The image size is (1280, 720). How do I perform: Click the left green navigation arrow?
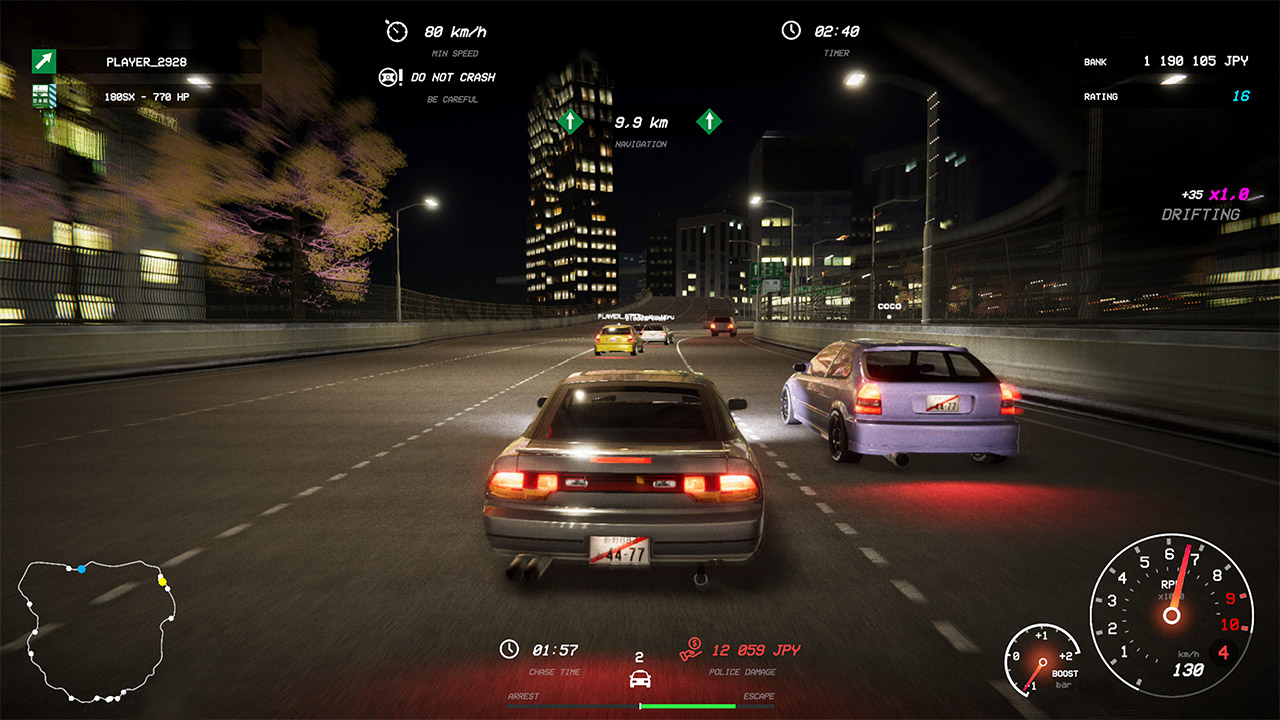(x=572, y=119)
